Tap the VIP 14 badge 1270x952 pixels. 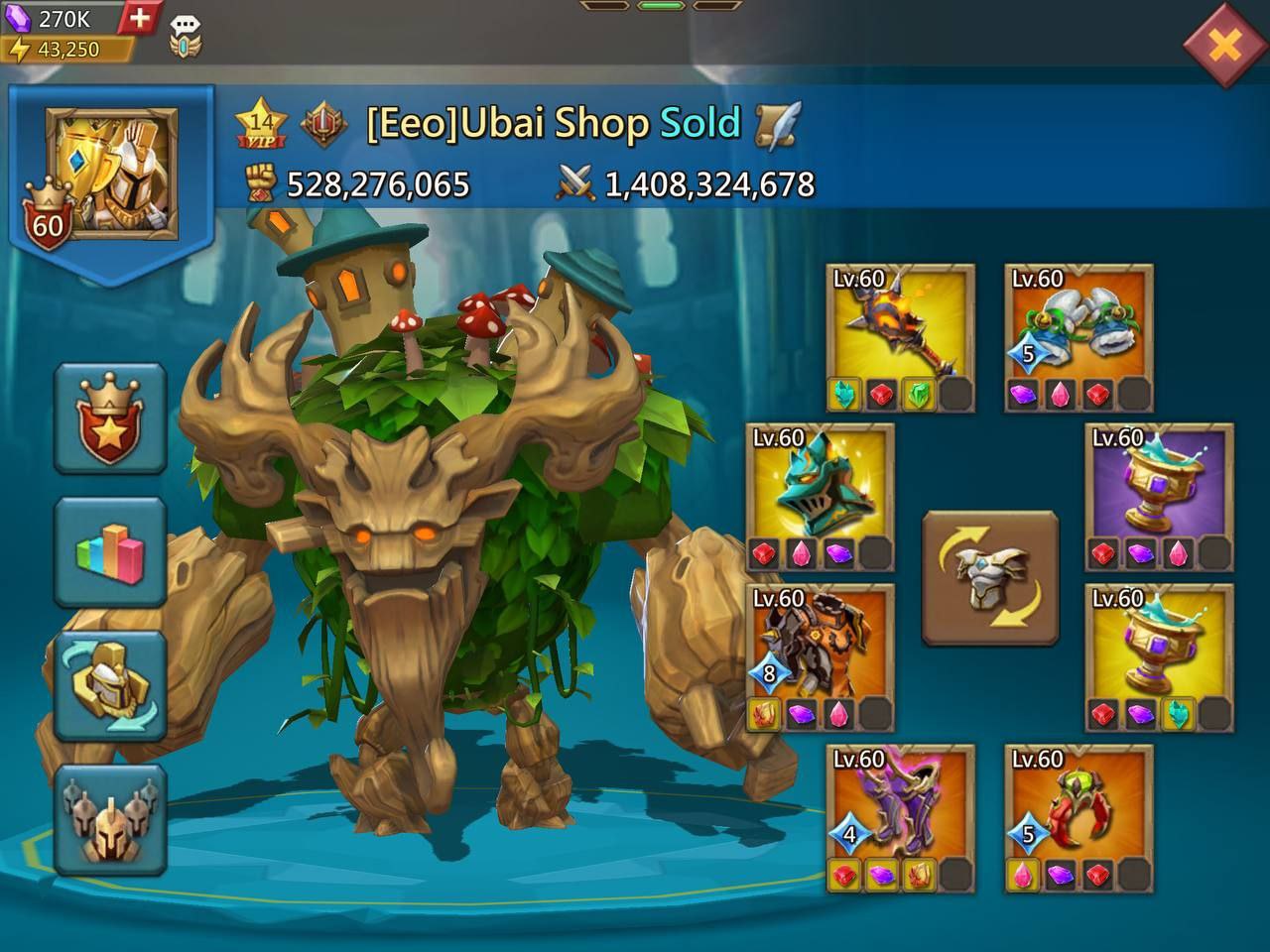[261, 123]
